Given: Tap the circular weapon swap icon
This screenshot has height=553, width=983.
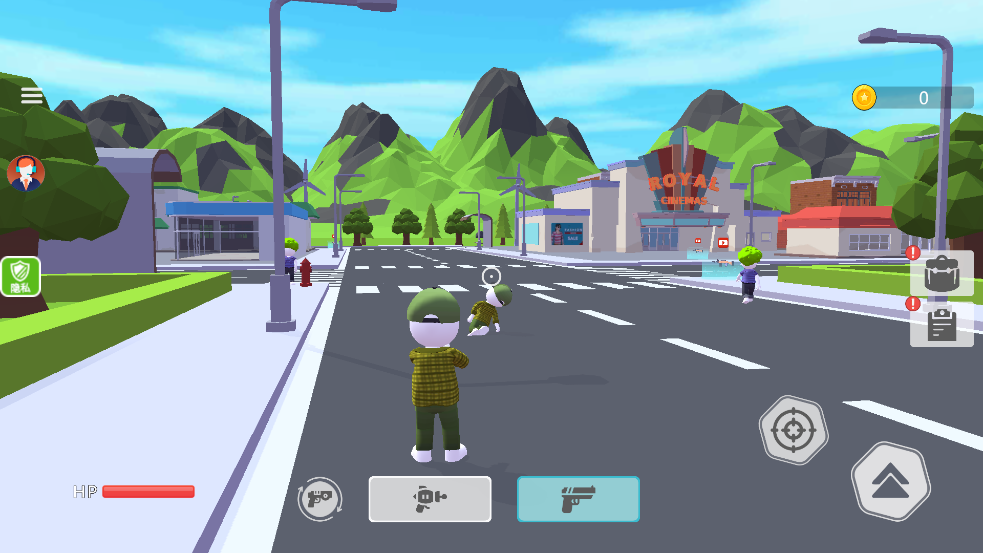Looking at the screenshot, I should 320,498.
